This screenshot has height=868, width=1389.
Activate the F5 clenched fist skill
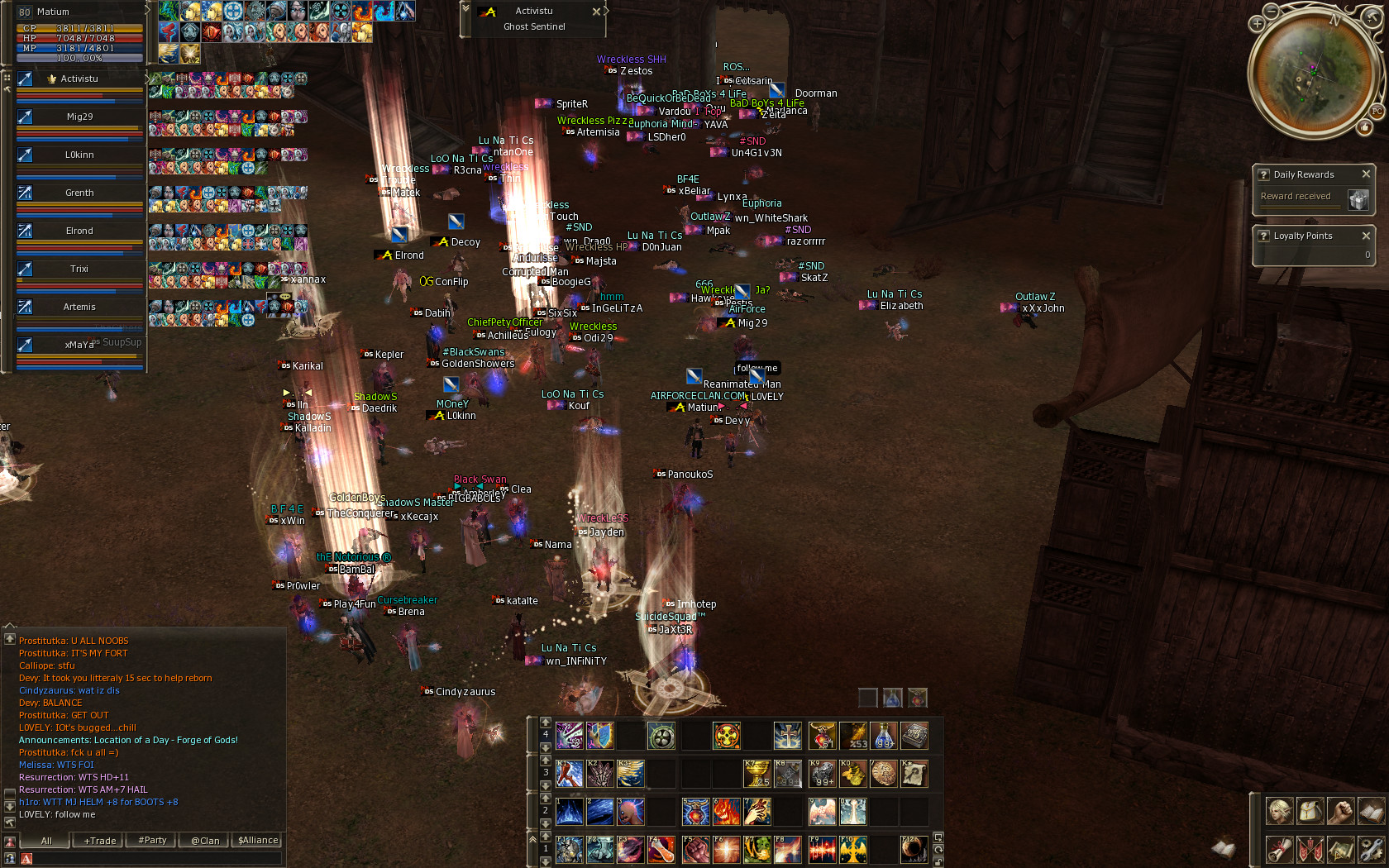(695, 849)
